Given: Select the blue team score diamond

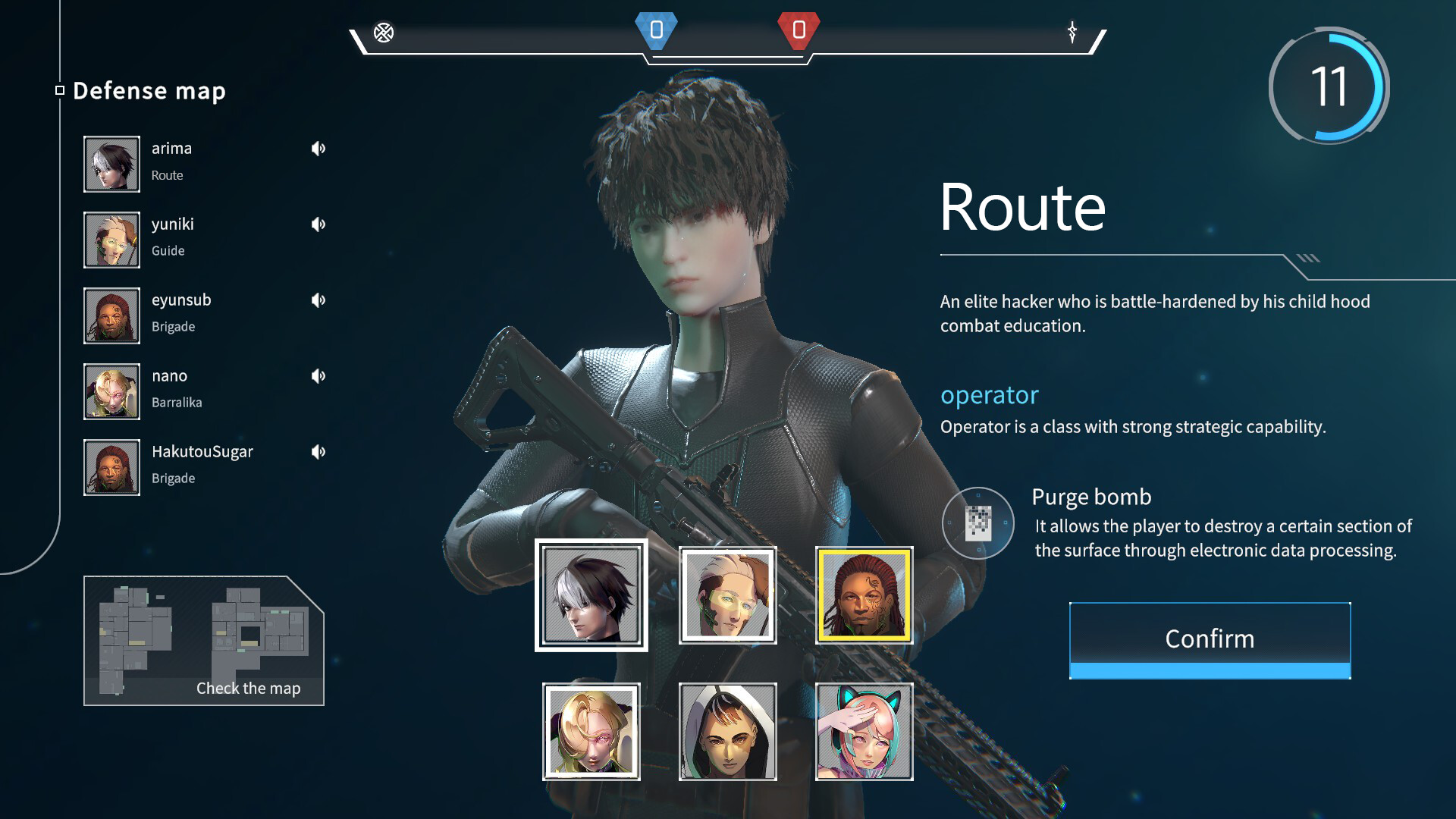Looking at the screenshot, I should (x=657, y=33).
